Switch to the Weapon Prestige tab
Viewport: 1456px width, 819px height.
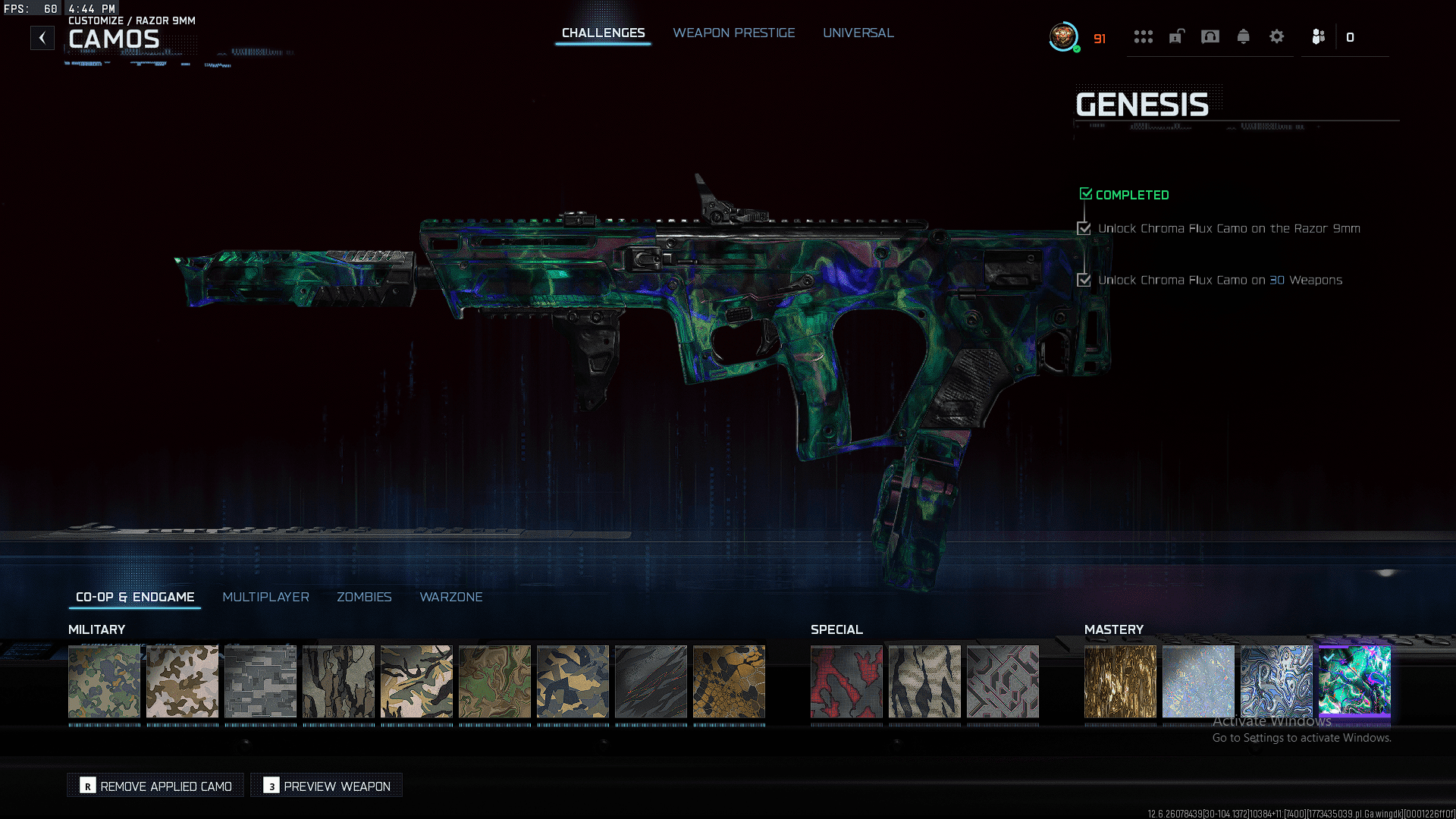point(733,33)
